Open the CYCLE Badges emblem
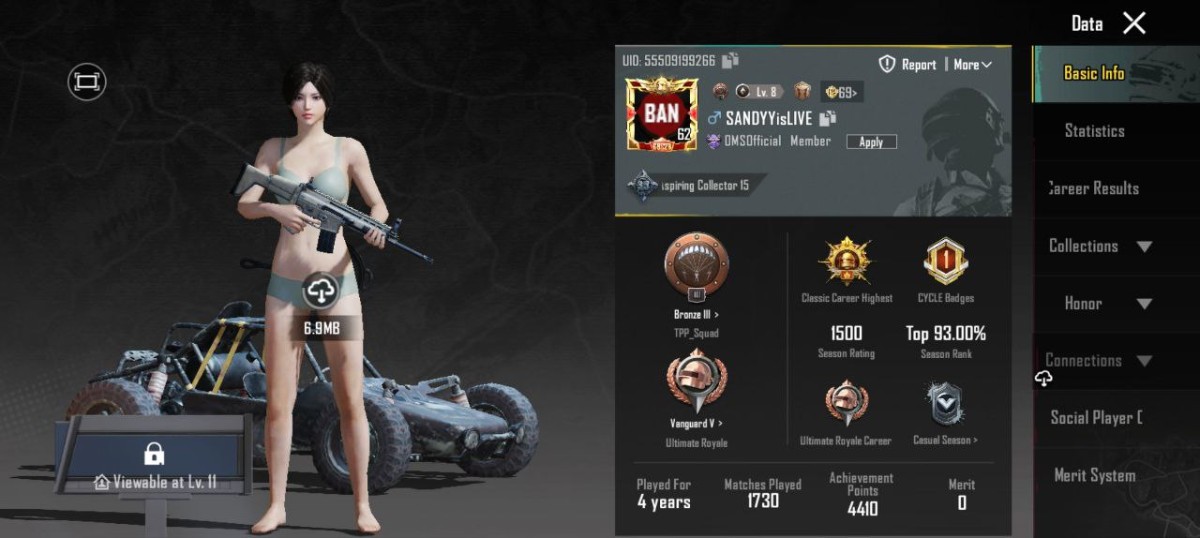 [x=945, y=262]
